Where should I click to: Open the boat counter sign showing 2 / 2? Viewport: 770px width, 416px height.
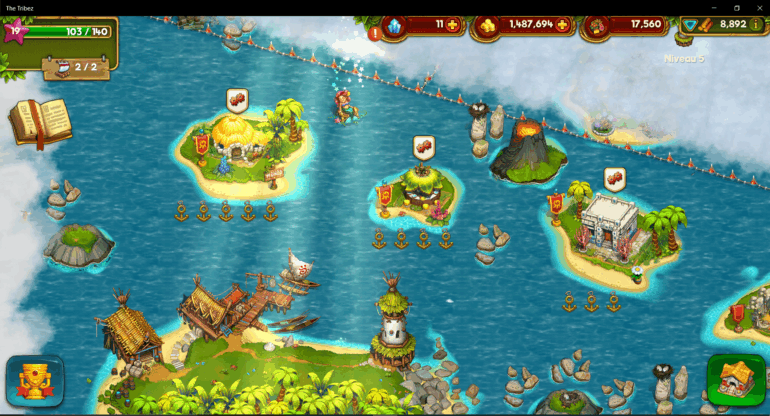(76, 67)
